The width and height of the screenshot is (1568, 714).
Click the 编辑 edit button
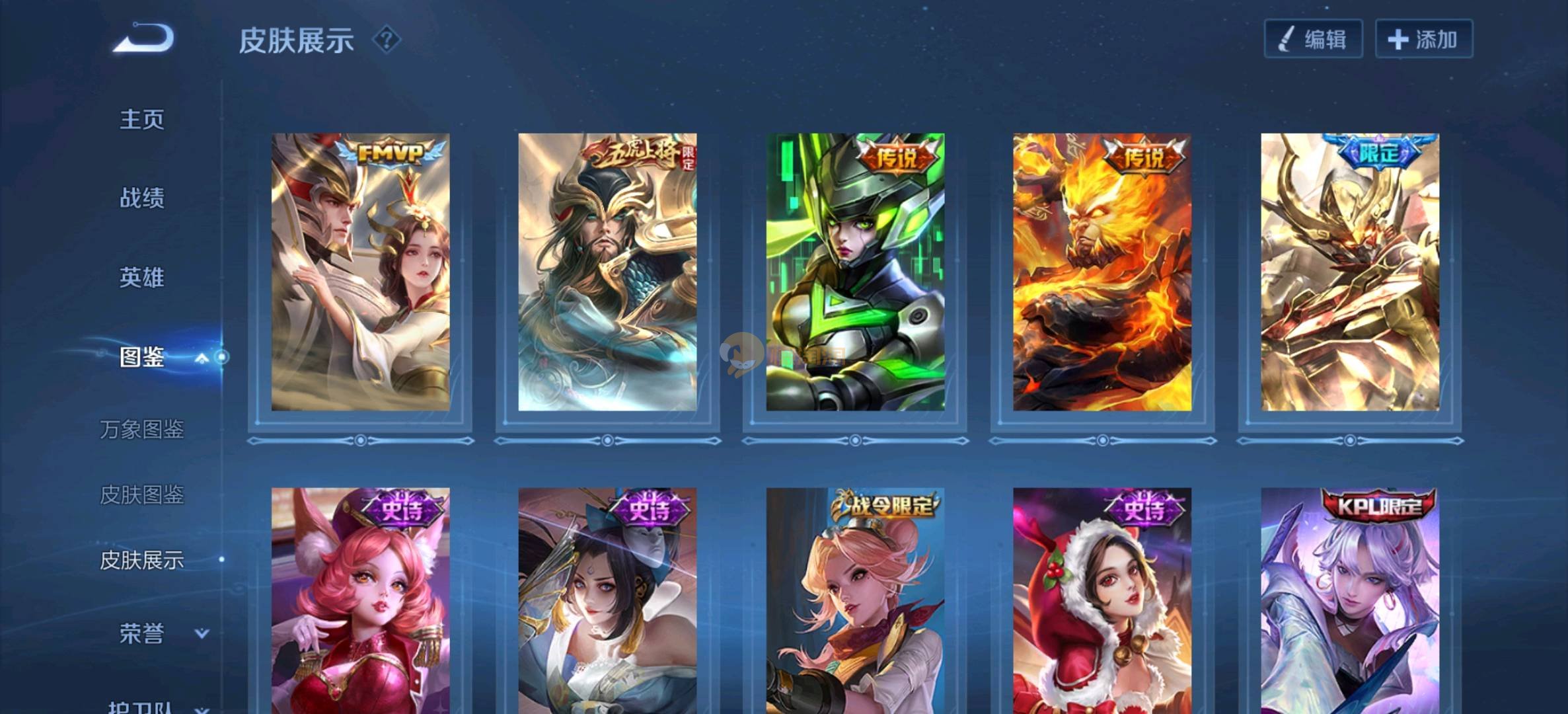pos(1313,39)
